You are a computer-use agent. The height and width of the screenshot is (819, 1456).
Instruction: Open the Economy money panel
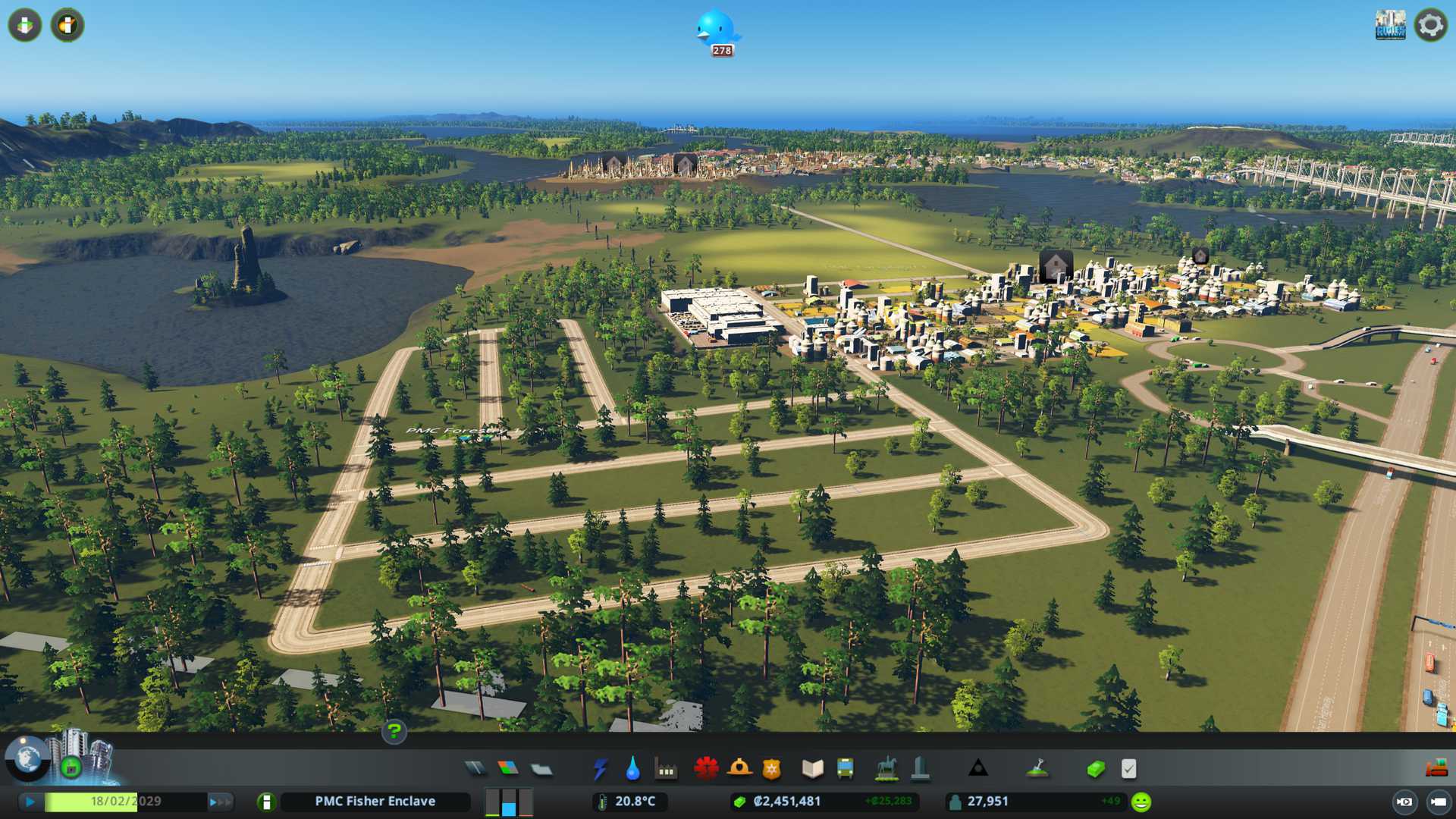coord(1095,769)
